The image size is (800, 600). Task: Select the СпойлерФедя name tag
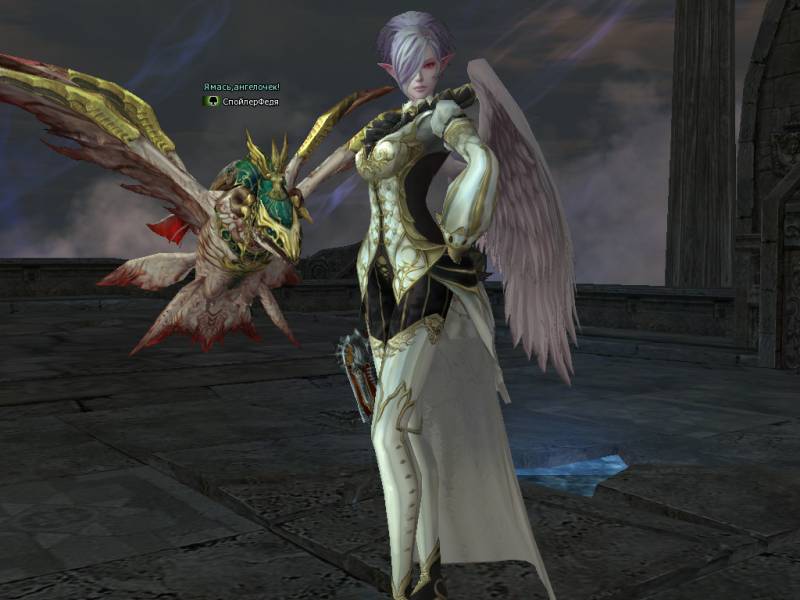[251, 101]
